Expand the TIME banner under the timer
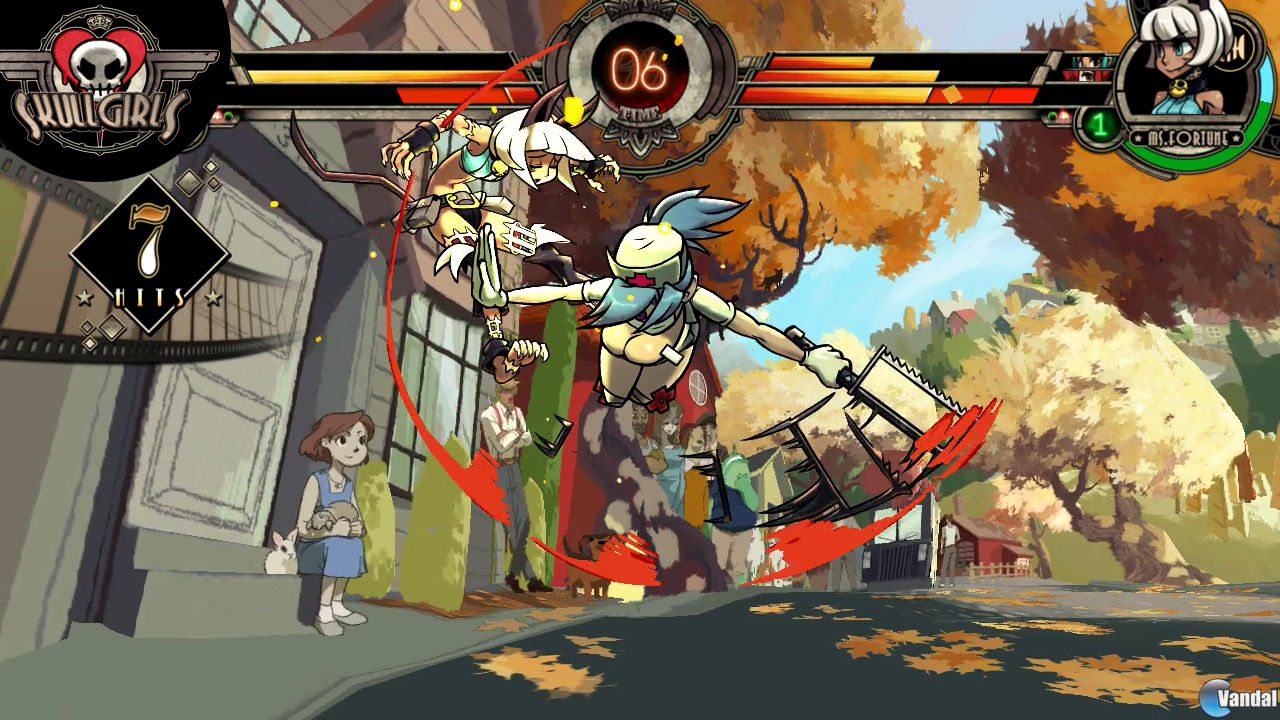Image resolution: width=1280 pixels, height=720 pixels. click(x=640, y=115)
